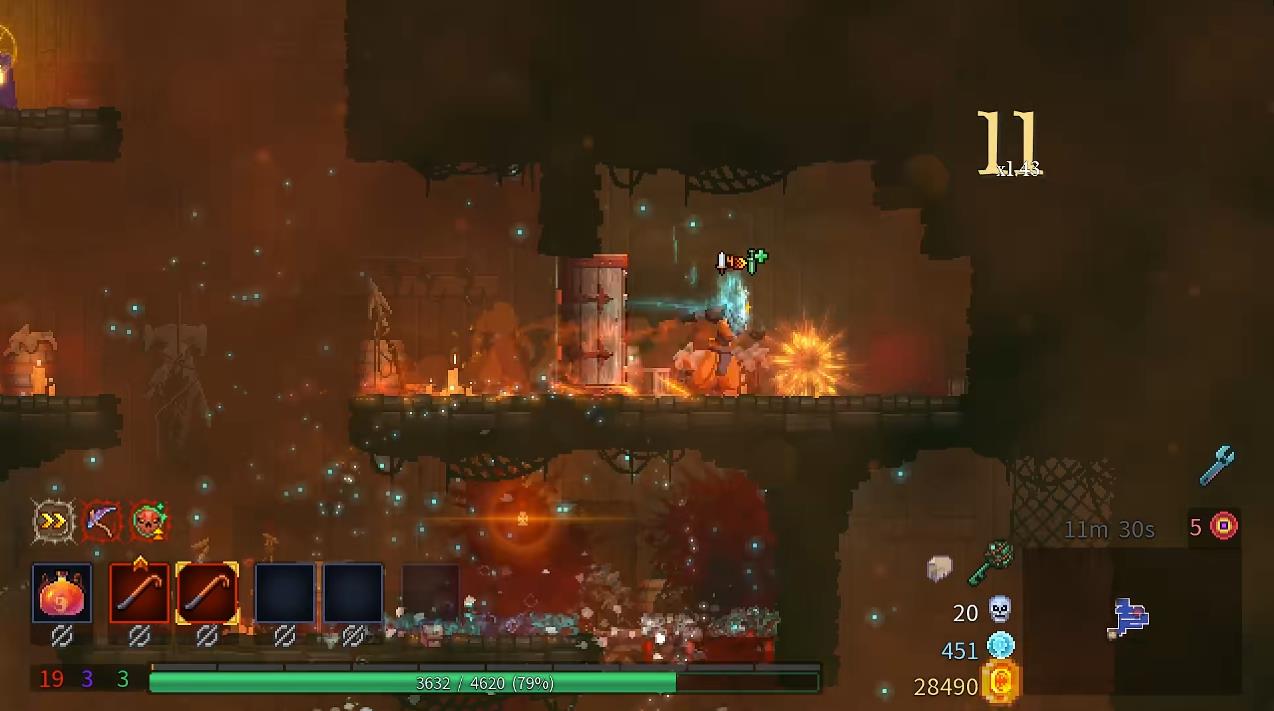Select the crowbar slot topped by an orange arrow
This screenshot has width=1274, height=711.
click(x=139, y=593)
